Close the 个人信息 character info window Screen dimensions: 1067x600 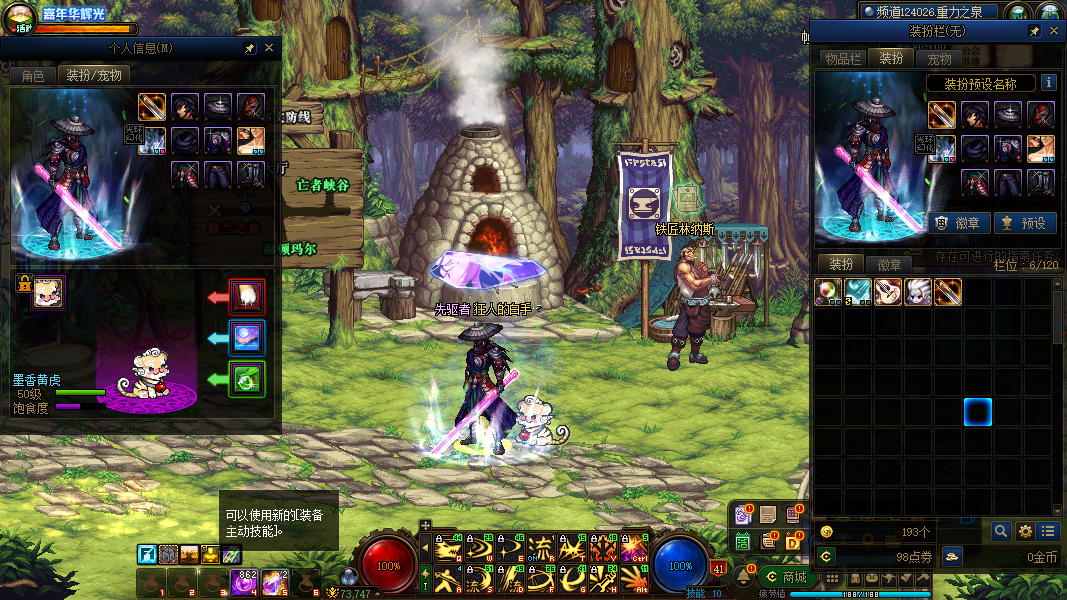pyautogui.click(x=269, y=47)
